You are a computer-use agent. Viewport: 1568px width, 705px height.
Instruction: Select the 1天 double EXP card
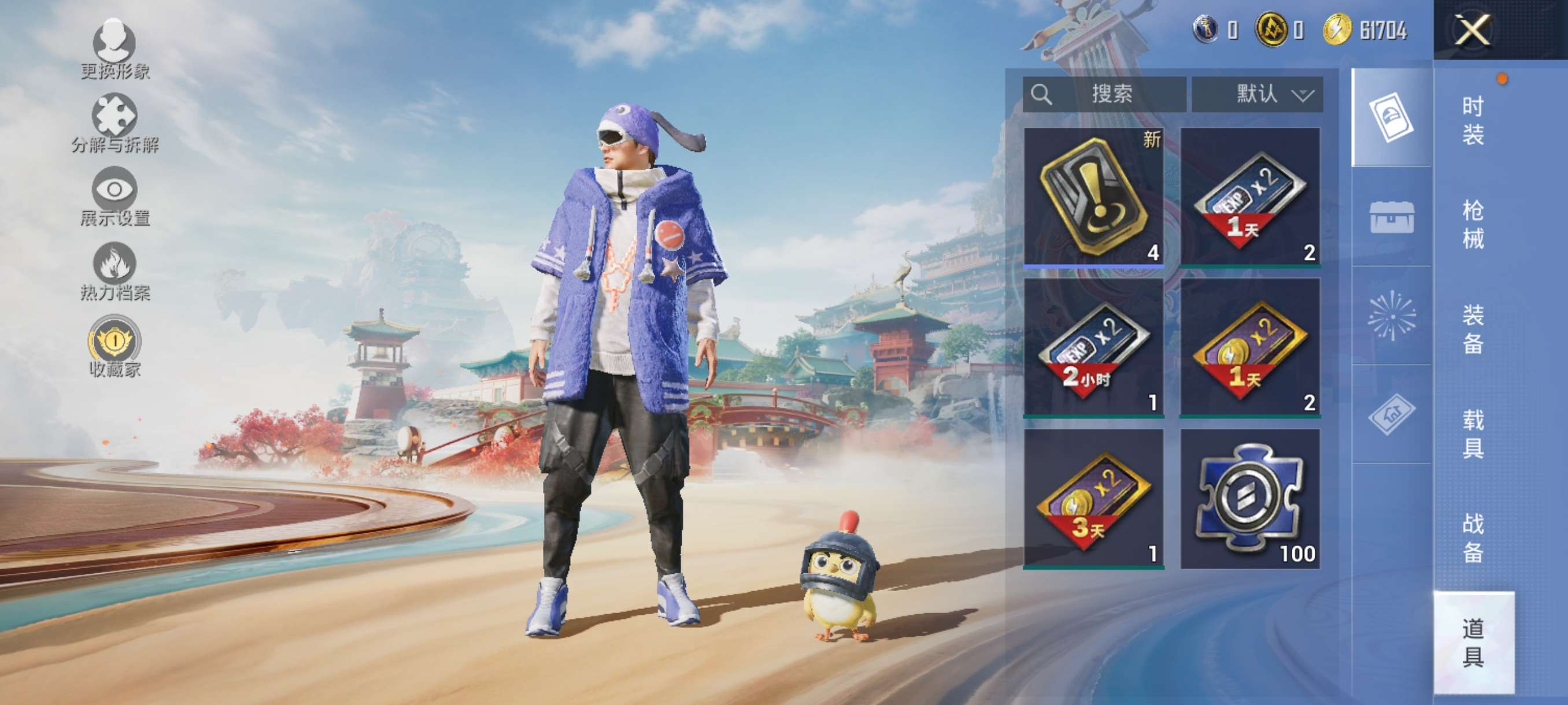point(1250,196)
